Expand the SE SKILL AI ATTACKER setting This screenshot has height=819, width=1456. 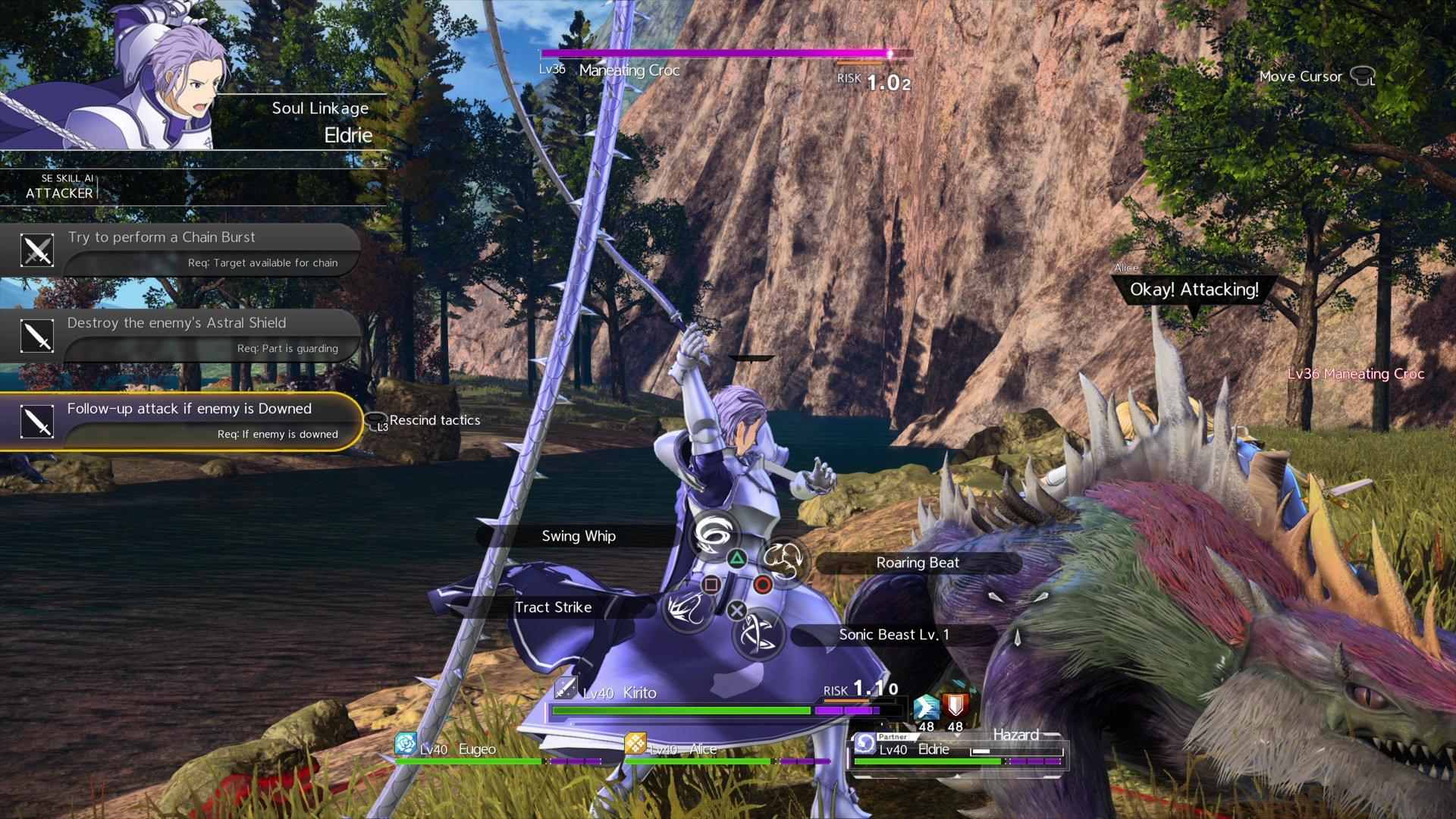point(61,187)
